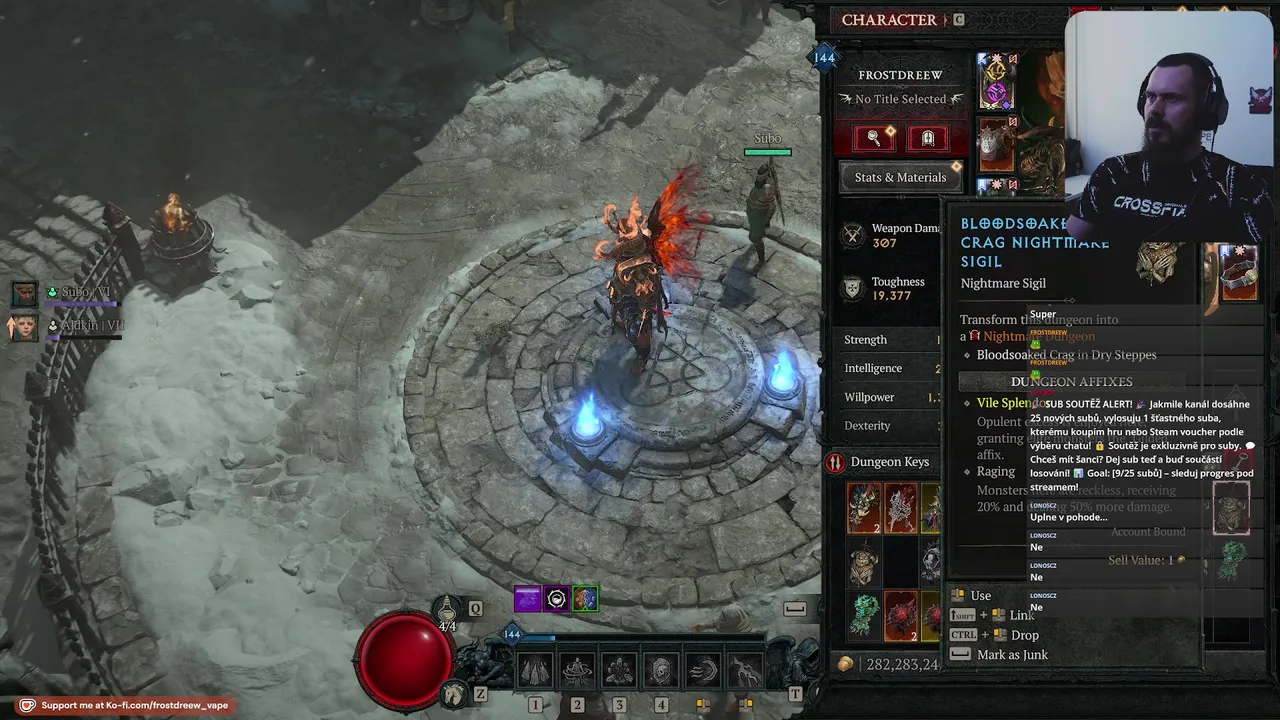Open the wardrobe button under the character name
Image resolution: width=1280 pixels, height=720 pixels.
pyautogui.click(x=927, y=138)
